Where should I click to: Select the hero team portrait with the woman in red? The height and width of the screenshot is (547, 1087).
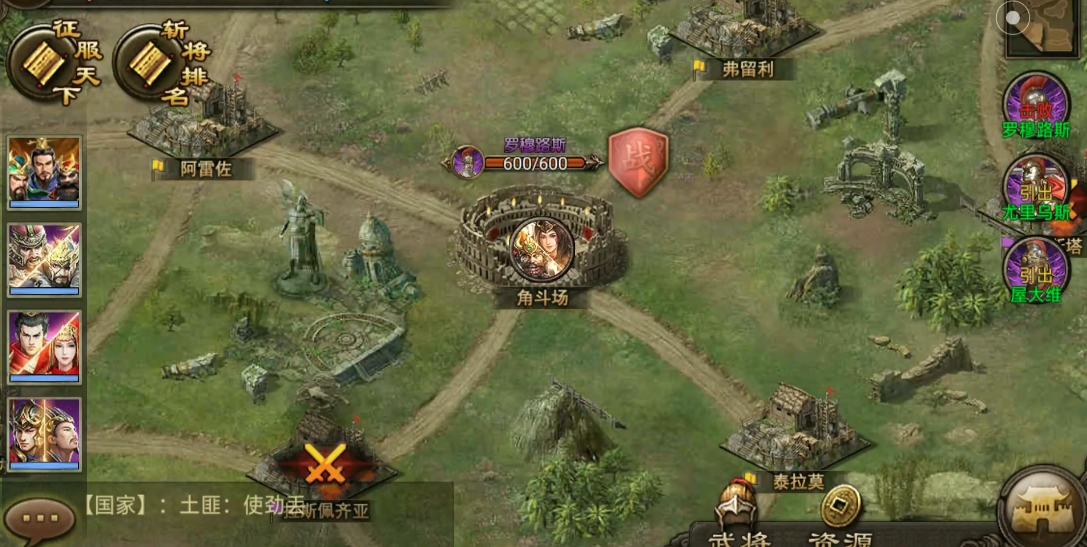pos(44,346)
